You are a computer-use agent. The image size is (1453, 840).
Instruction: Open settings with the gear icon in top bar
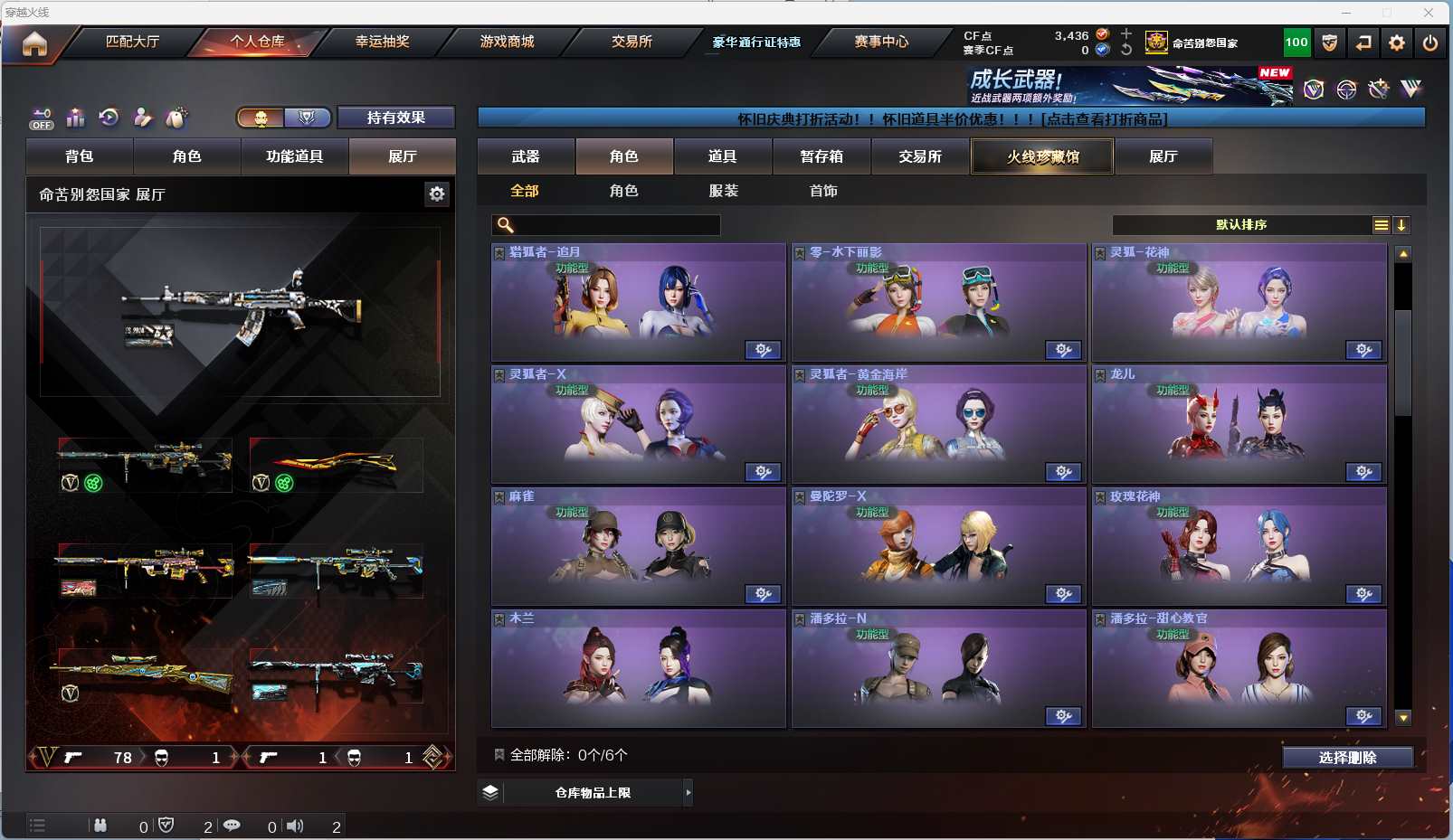(x=1397, y=42)
